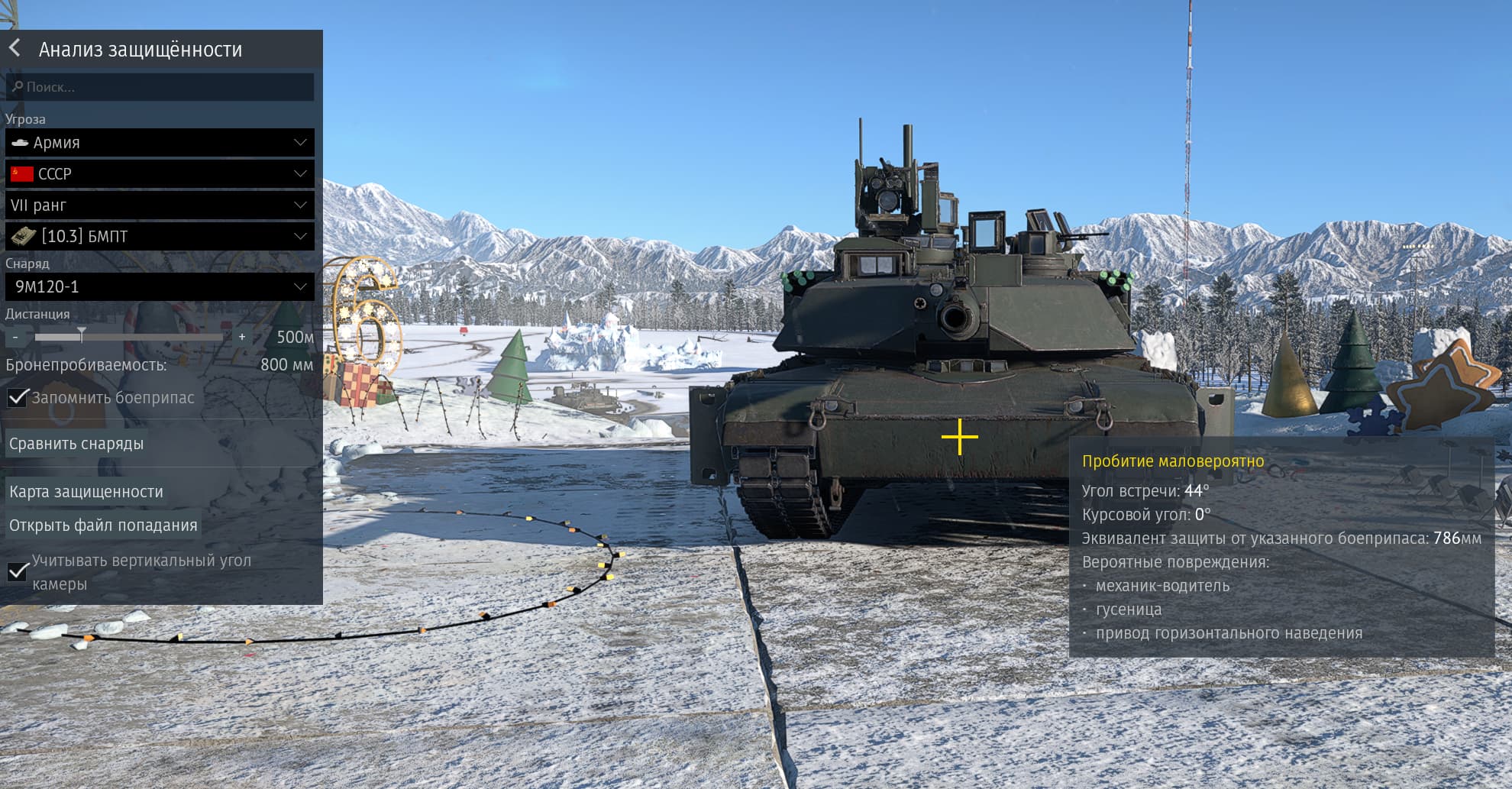Show the Карта защищенности armor map

tap(86, 492)
